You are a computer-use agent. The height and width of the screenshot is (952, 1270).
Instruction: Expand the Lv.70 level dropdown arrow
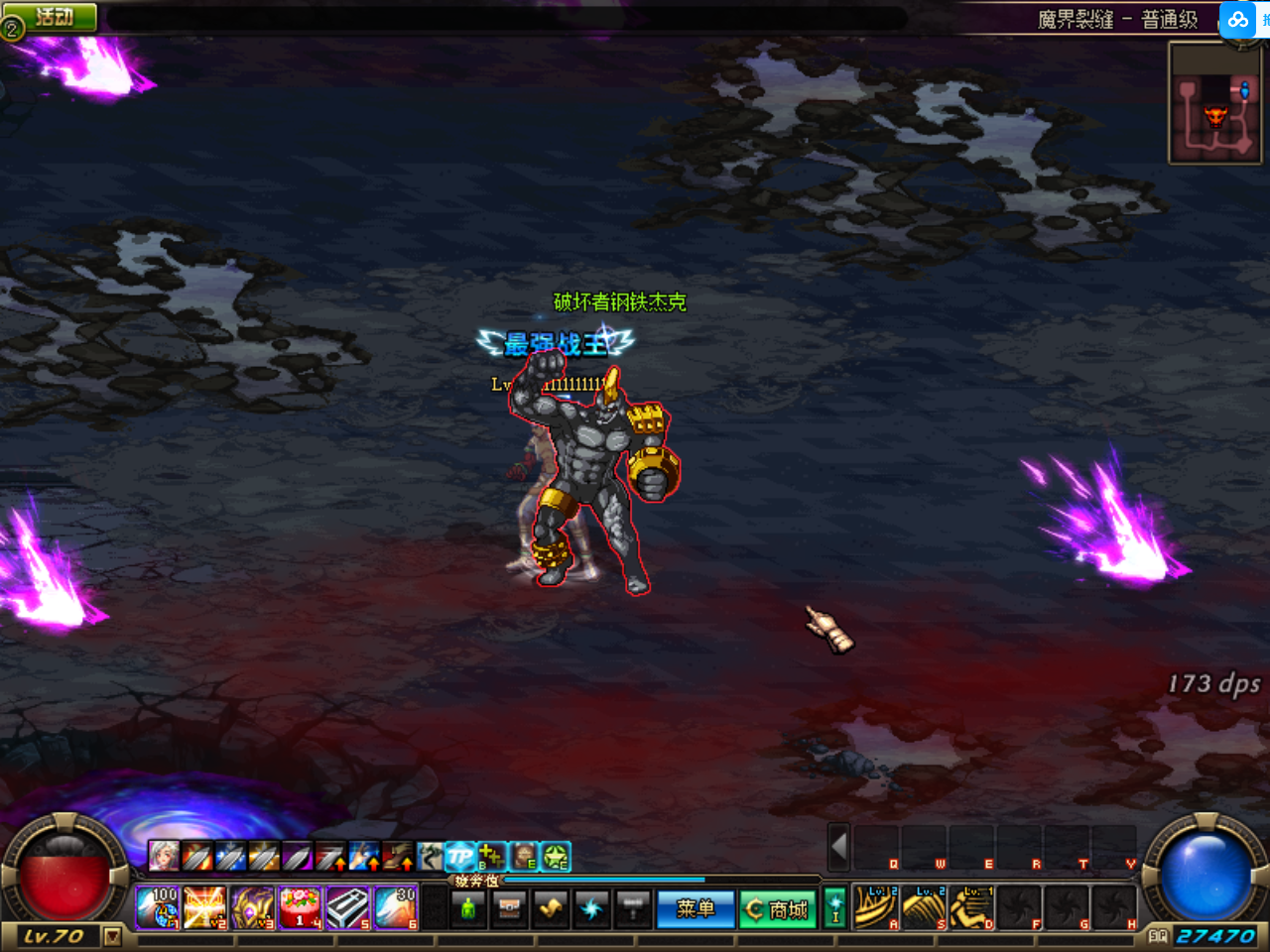(112, 935)
